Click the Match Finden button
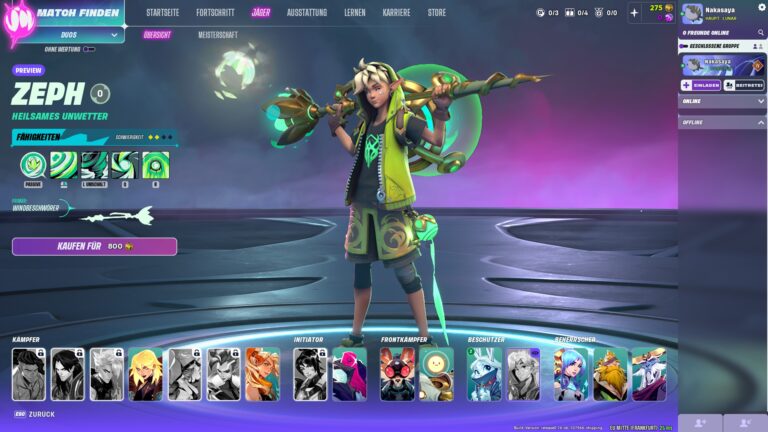The width and height of the screenshot is (768, 432). 78,13
